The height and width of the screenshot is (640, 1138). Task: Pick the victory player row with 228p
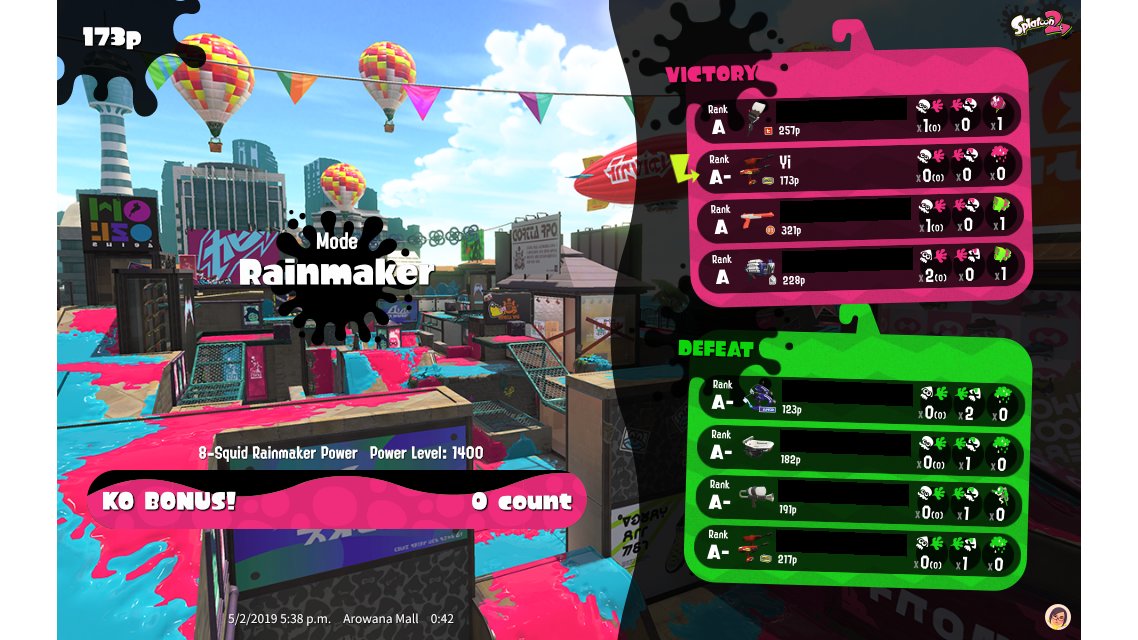(x=860, y=267)
